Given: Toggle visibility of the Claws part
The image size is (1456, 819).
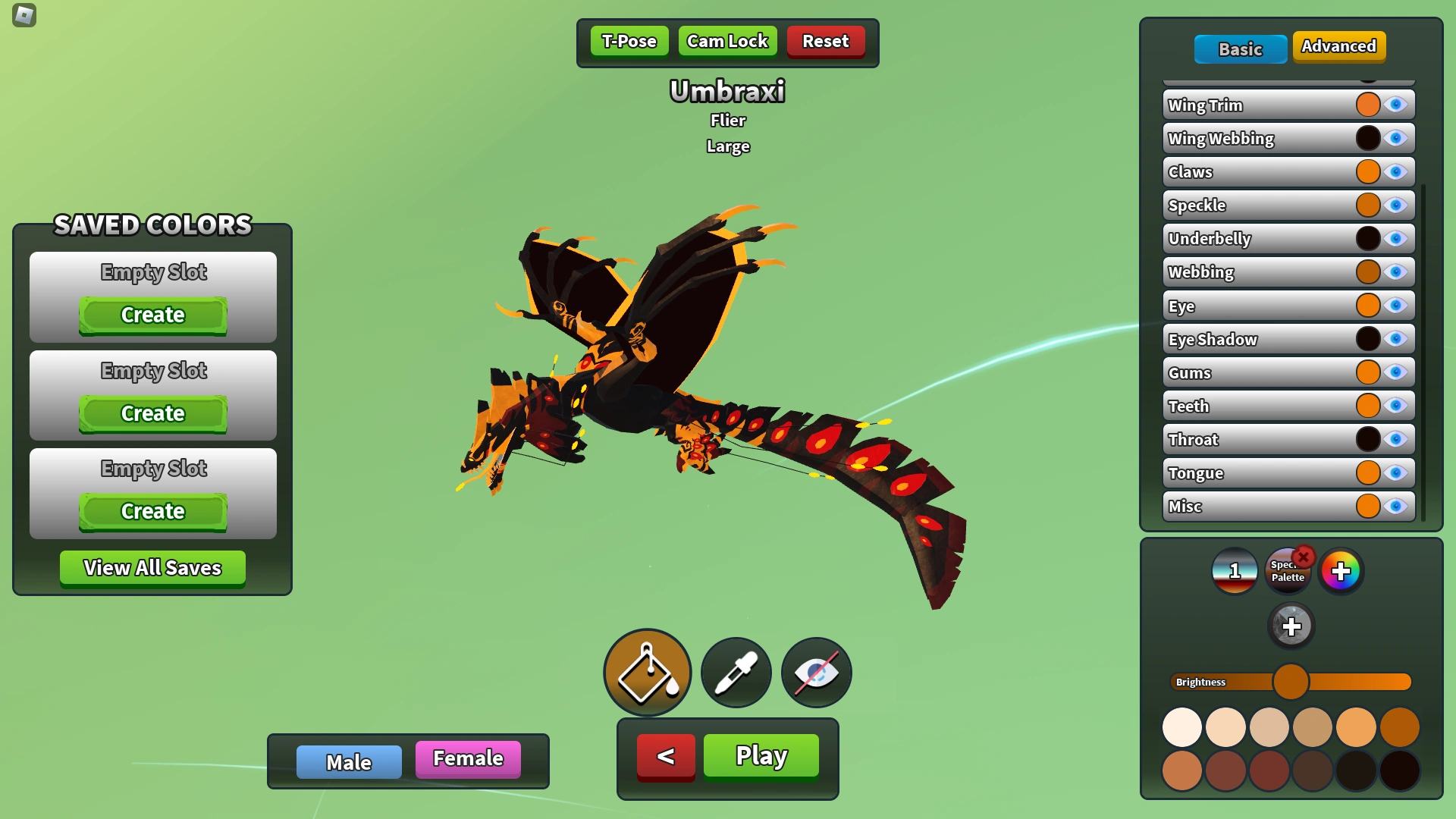Looking at the screenshot, I should [x=1395, y=171].
